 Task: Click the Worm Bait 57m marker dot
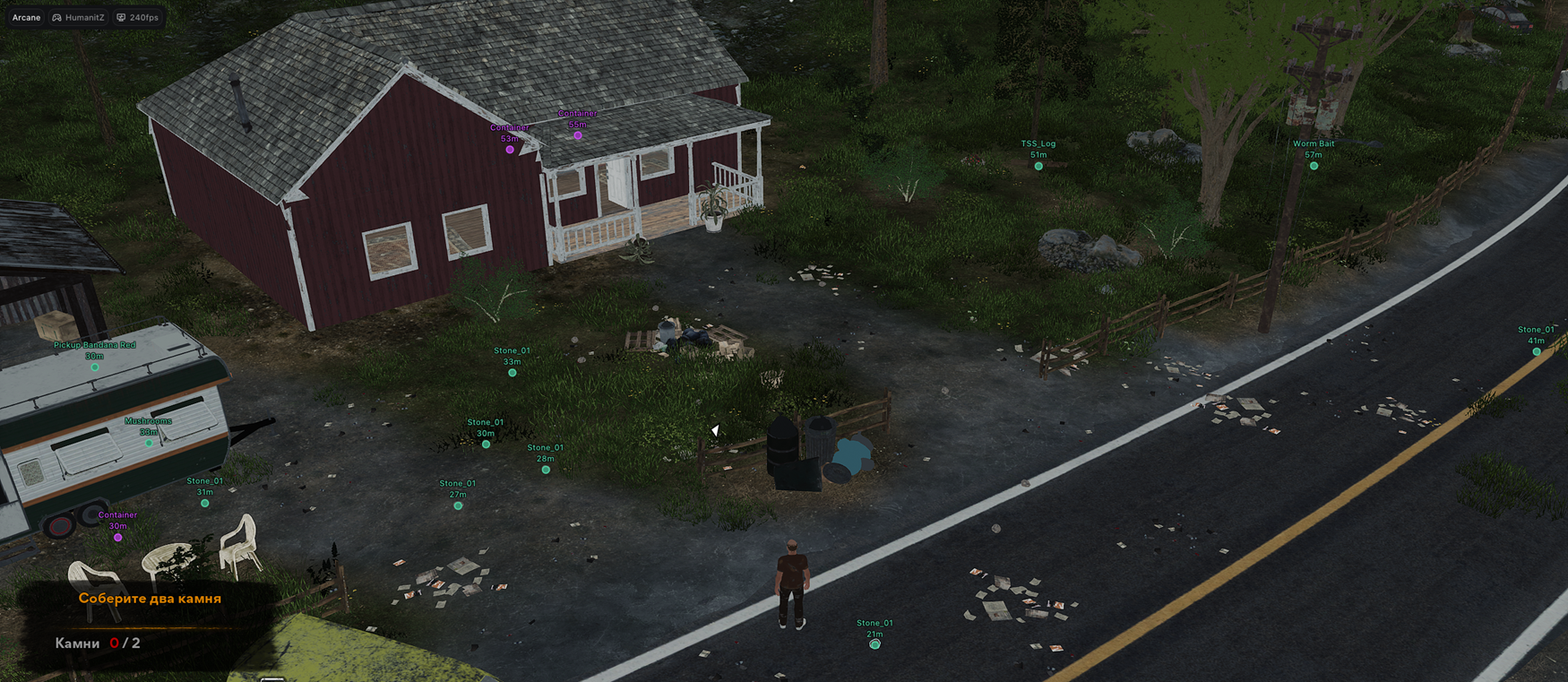coord(1314,165)
